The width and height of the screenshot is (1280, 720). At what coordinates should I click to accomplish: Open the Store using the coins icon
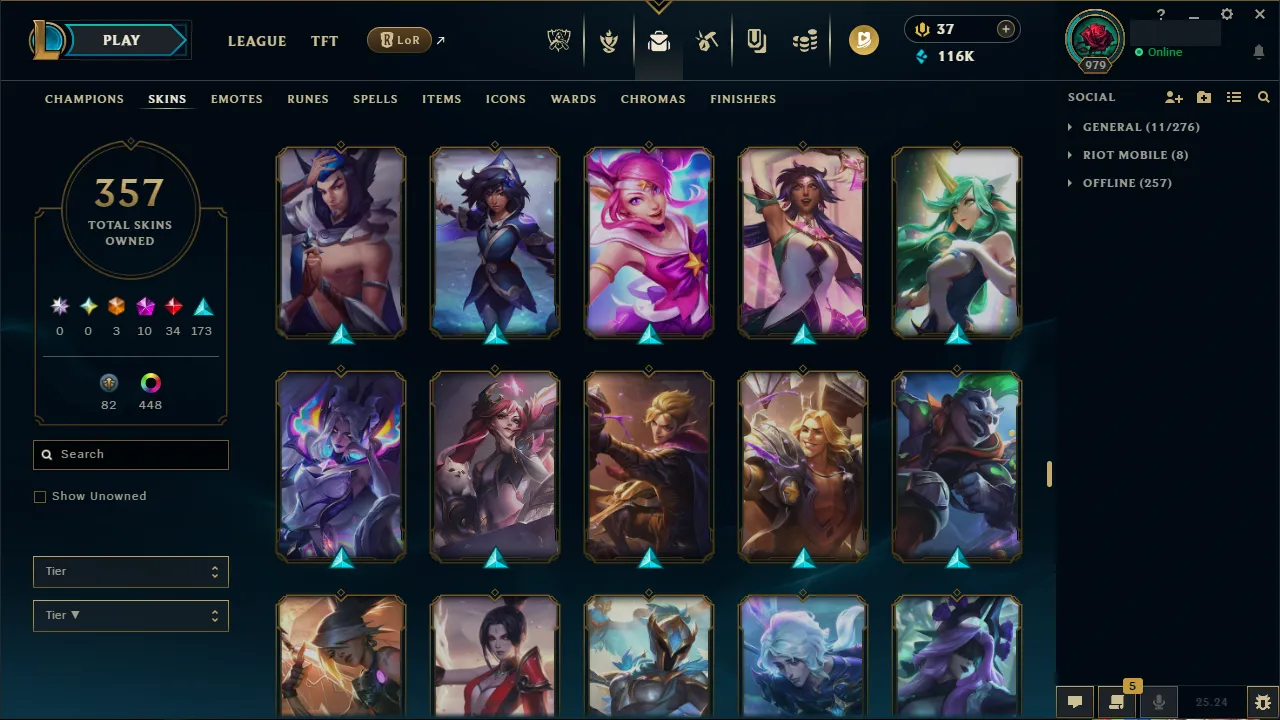[x=806, y=40]
